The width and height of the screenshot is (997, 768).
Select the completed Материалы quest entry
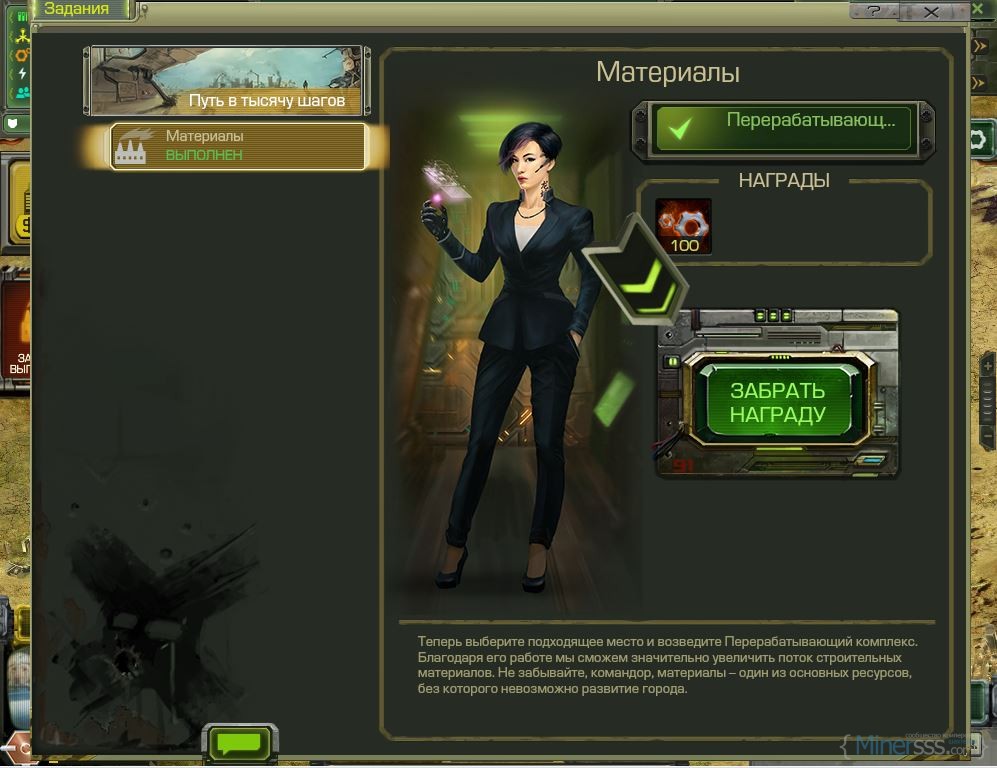pyautogui.click(x=238, y=146)
